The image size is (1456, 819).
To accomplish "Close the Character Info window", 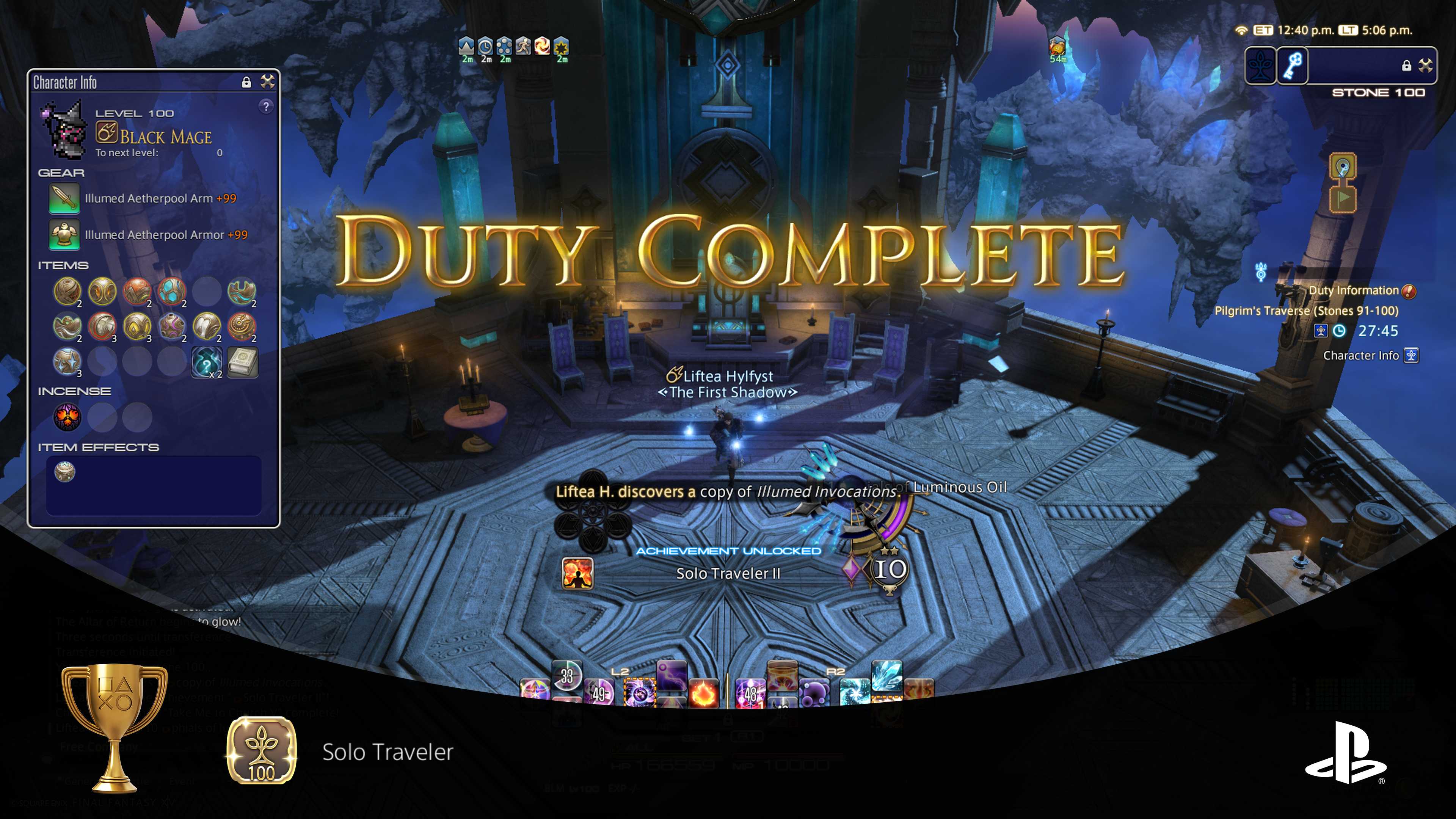I will 267,82.
